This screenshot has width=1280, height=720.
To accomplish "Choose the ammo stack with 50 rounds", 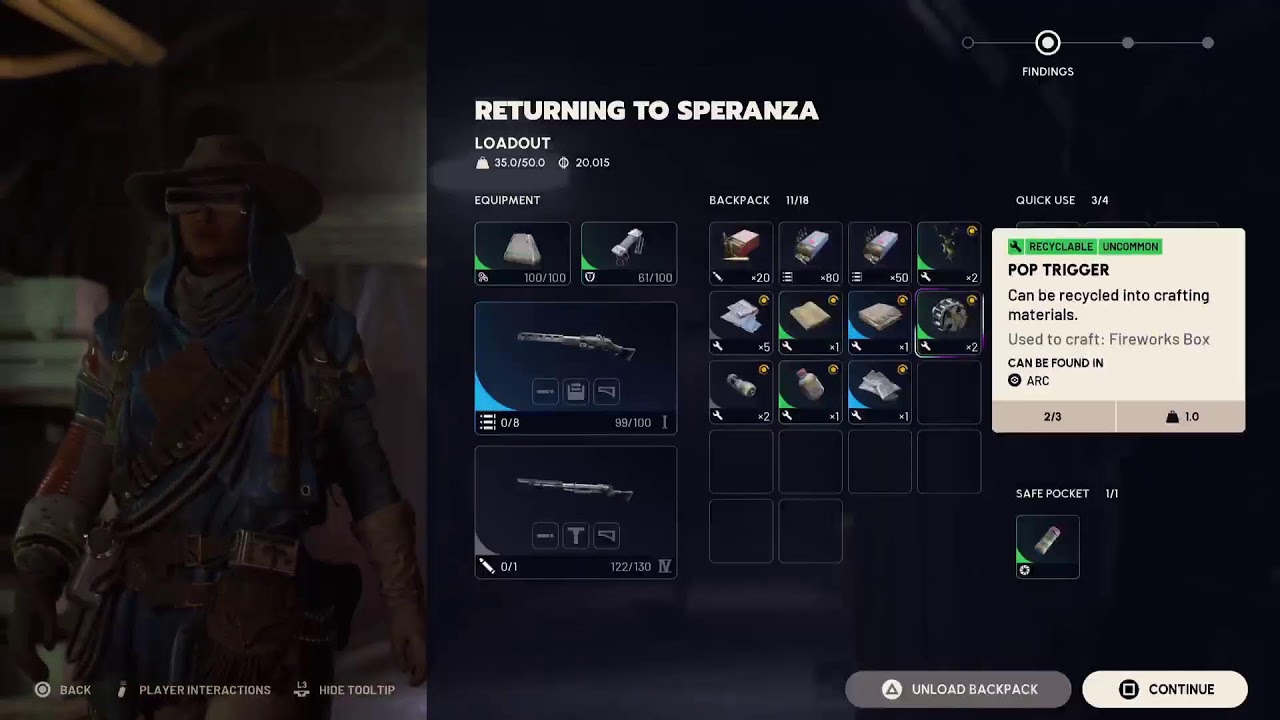I will point(880,254).
